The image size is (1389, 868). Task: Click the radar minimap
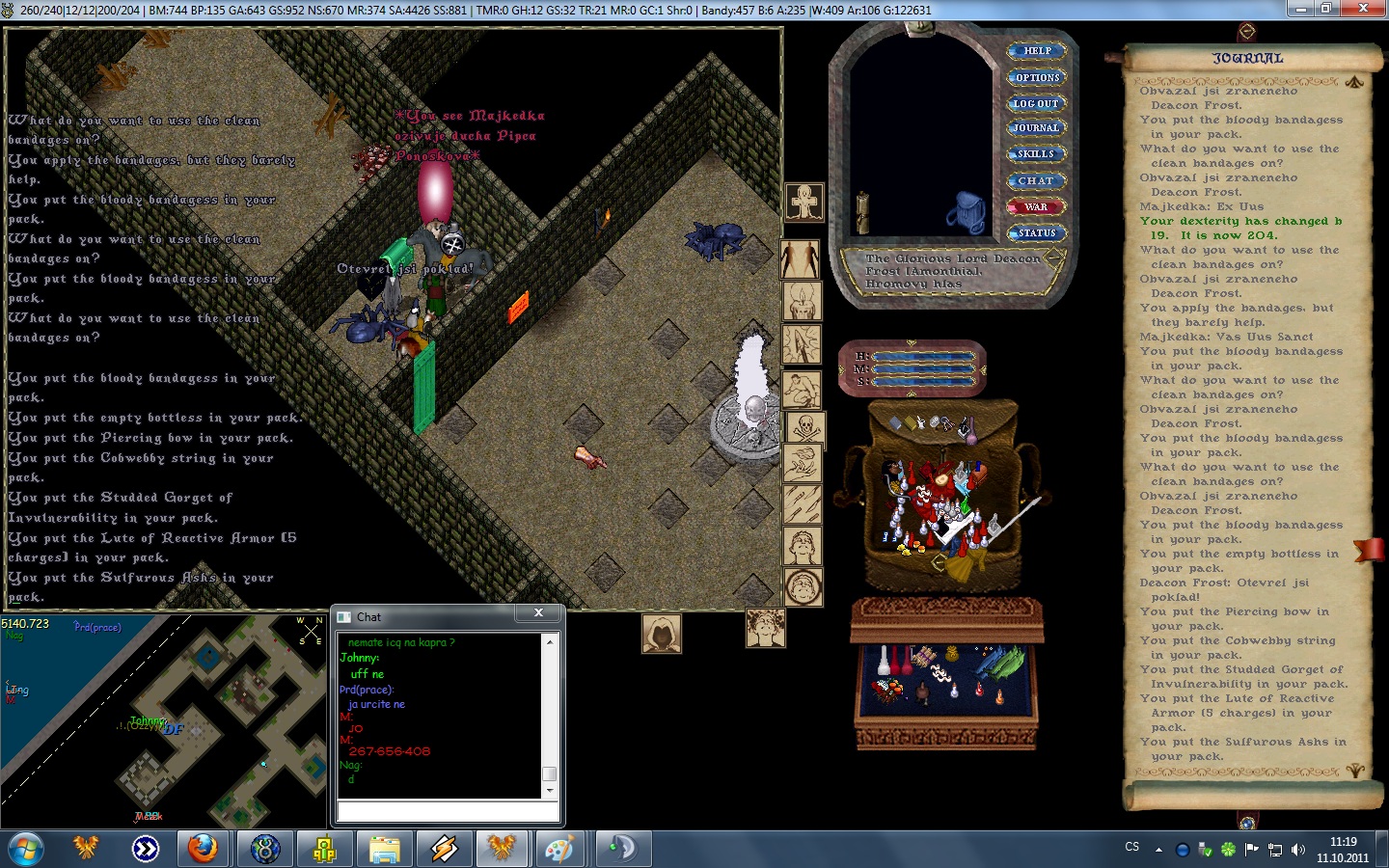[x=162, y=719]
